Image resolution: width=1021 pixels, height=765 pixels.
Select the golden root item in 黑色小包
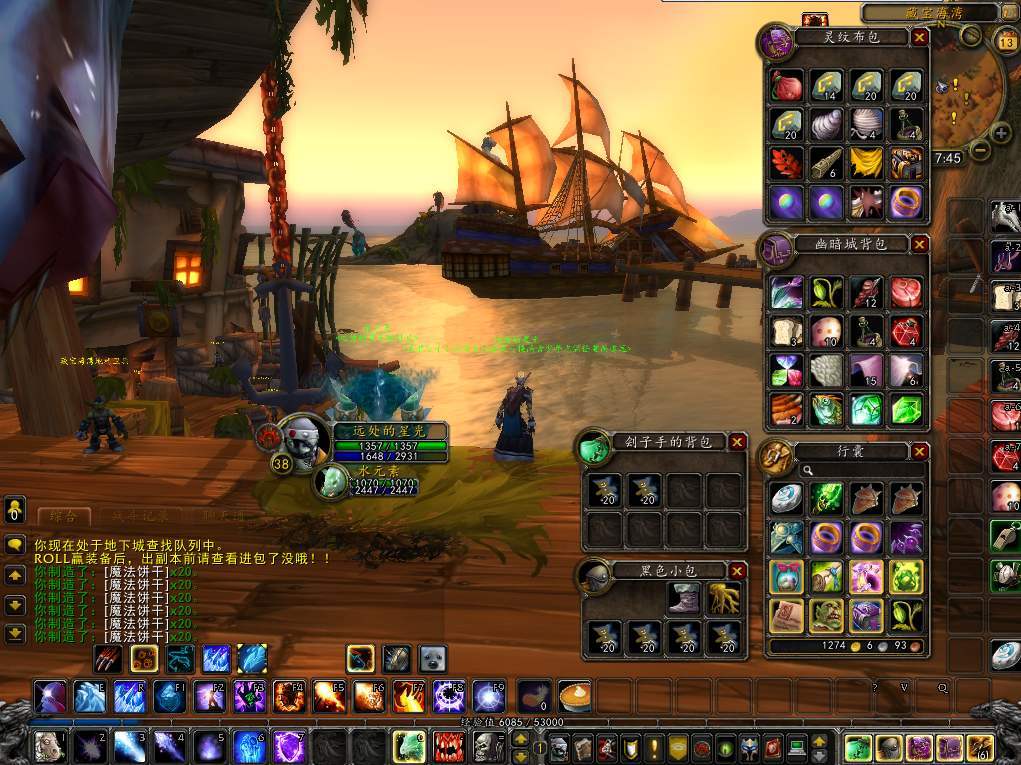click(724, 599)
